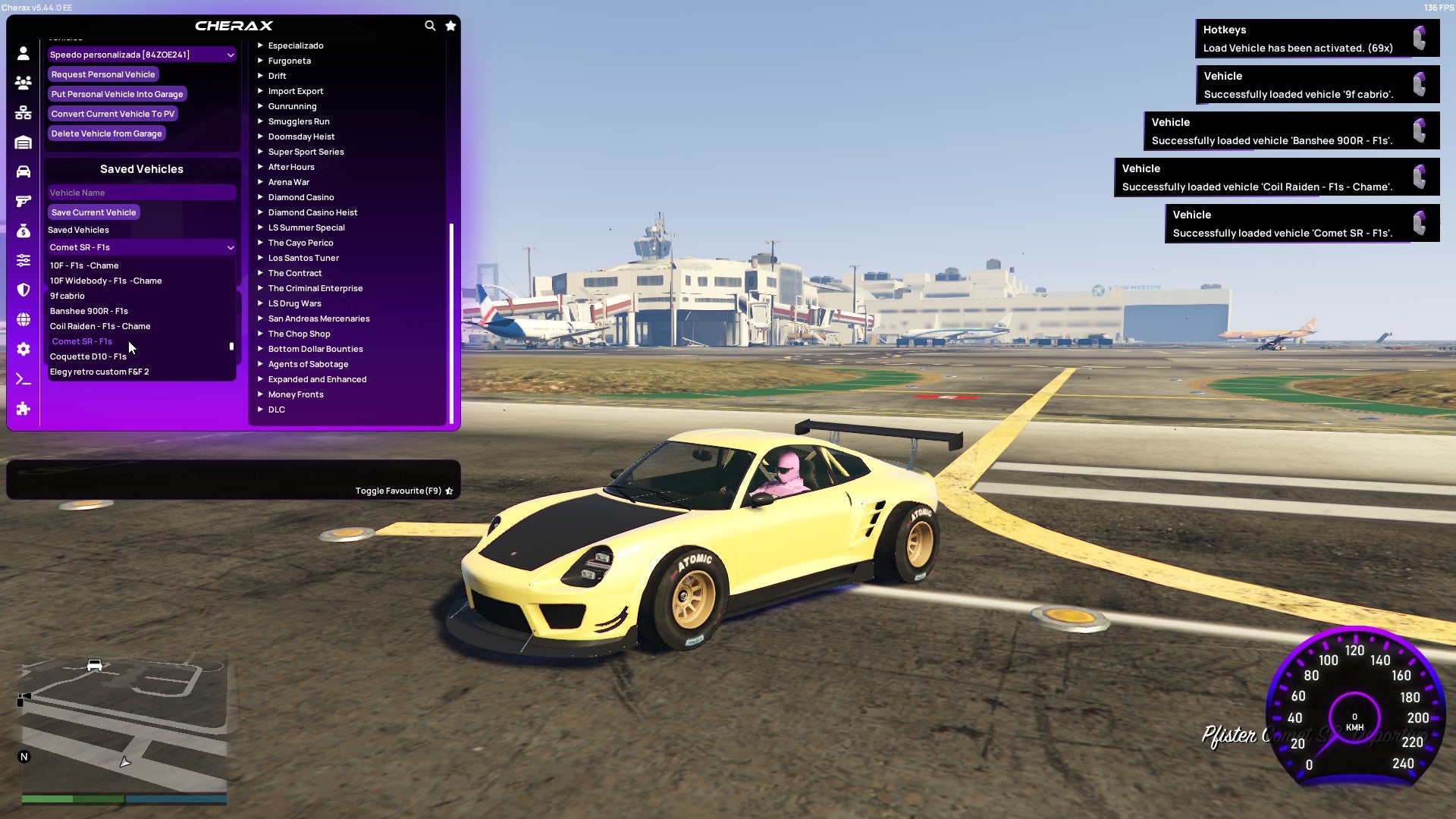This screenshot has height=819, width=1456.
Task: Choose Elegy retro custom F&F 2 entry
Action: (x=99, y=372)
